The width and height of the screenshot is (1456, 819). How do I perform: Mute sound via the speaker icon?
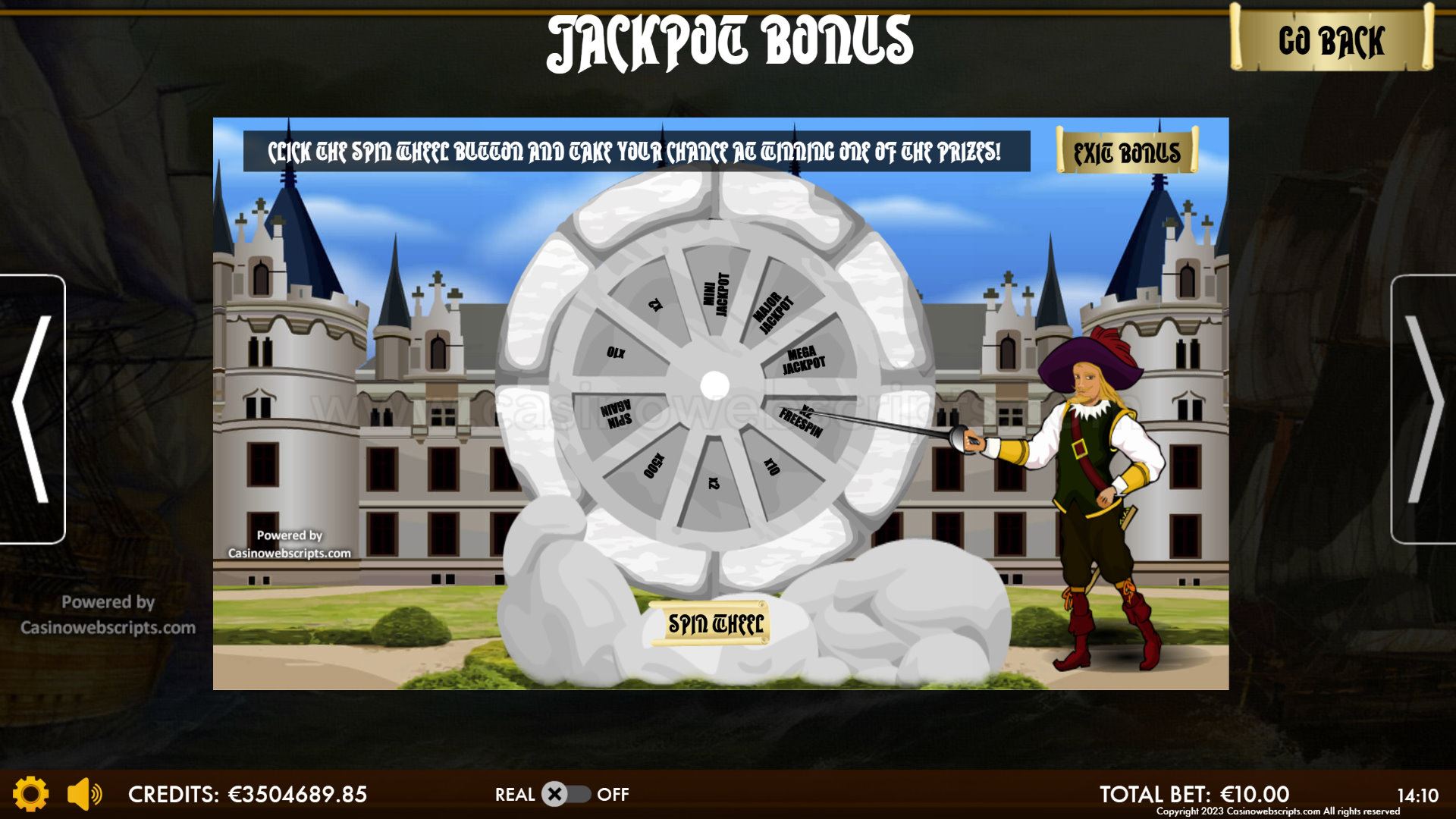[x=84, y=794]
